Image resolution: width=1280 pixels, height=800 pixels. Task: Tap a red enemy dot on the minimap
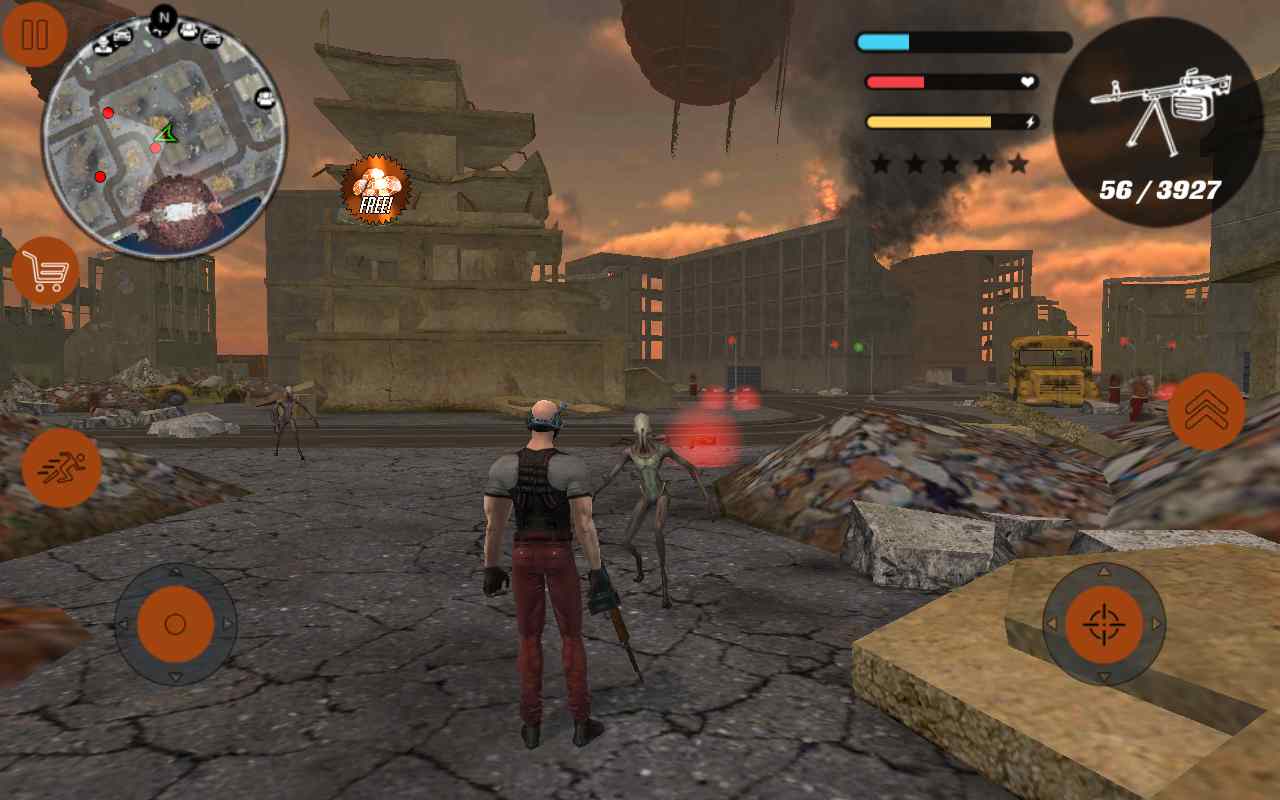tap(108, 112)
